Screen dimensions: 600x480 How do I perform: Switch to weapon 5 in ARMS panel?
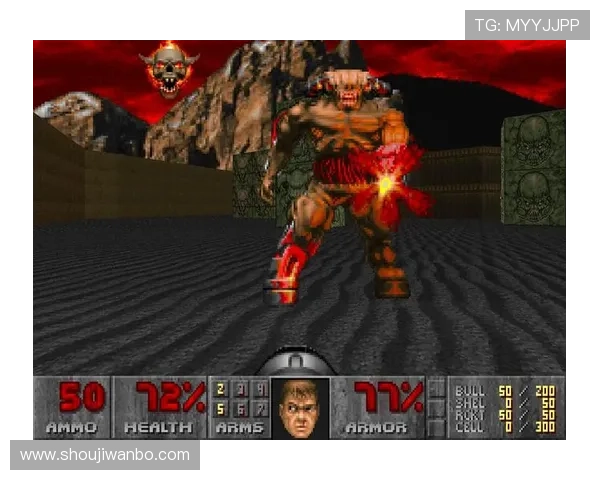tap(221, 408)
